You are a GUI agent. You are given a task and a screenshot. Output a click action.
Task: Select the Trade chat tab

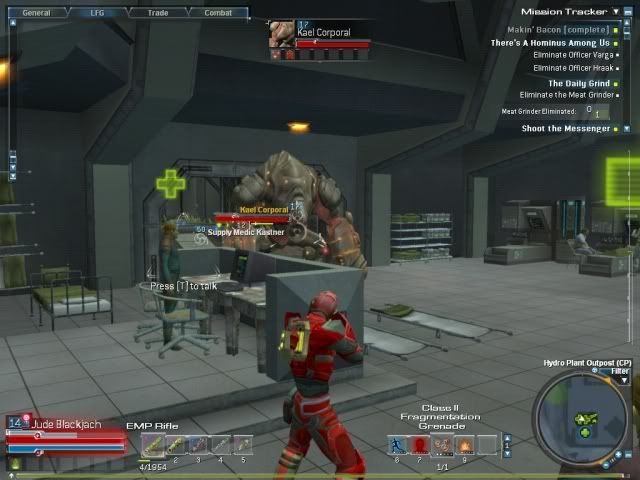click(157, 13)
